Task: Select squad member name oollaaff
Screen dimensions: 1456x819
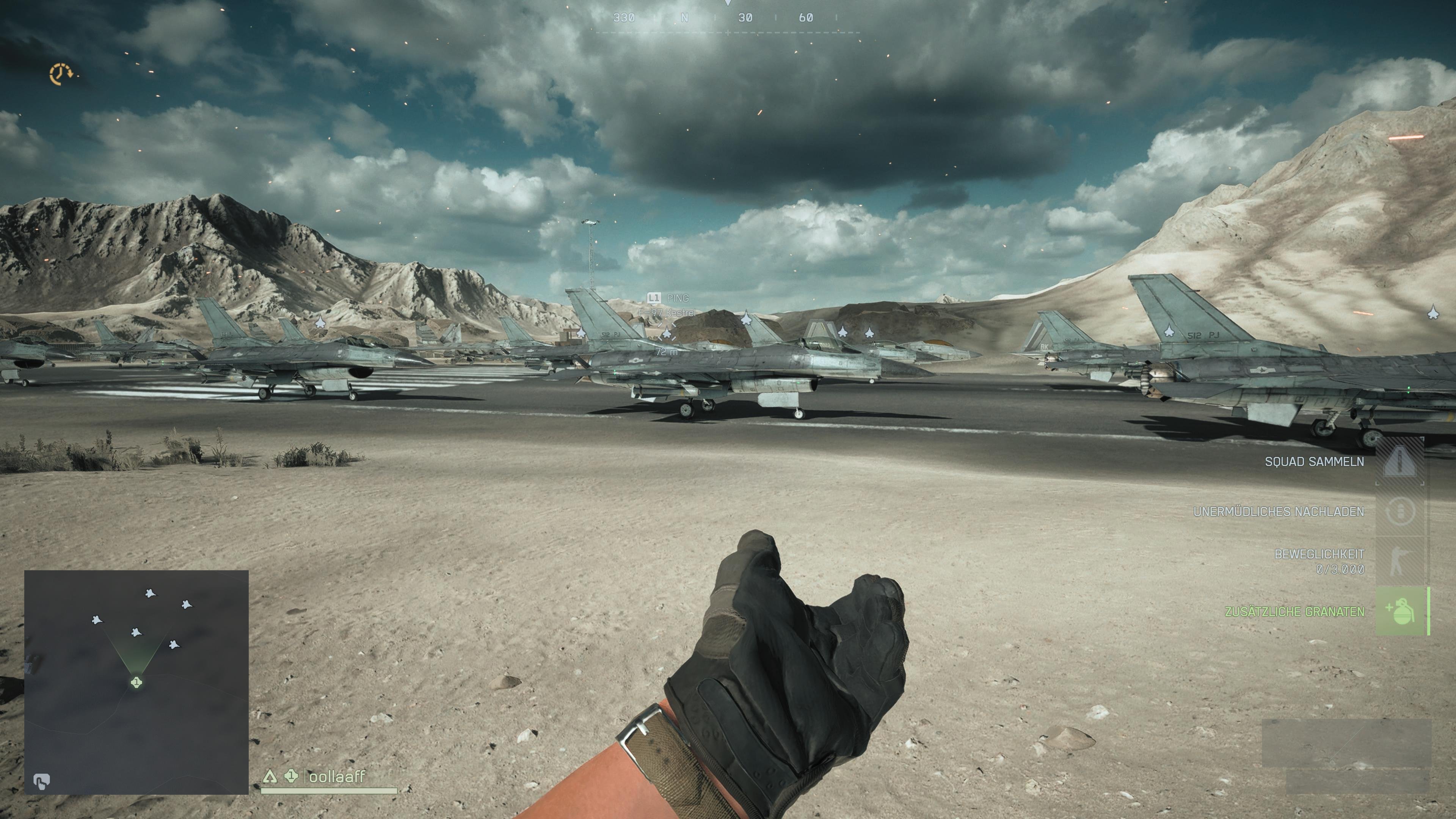Action: click(337, 777)
